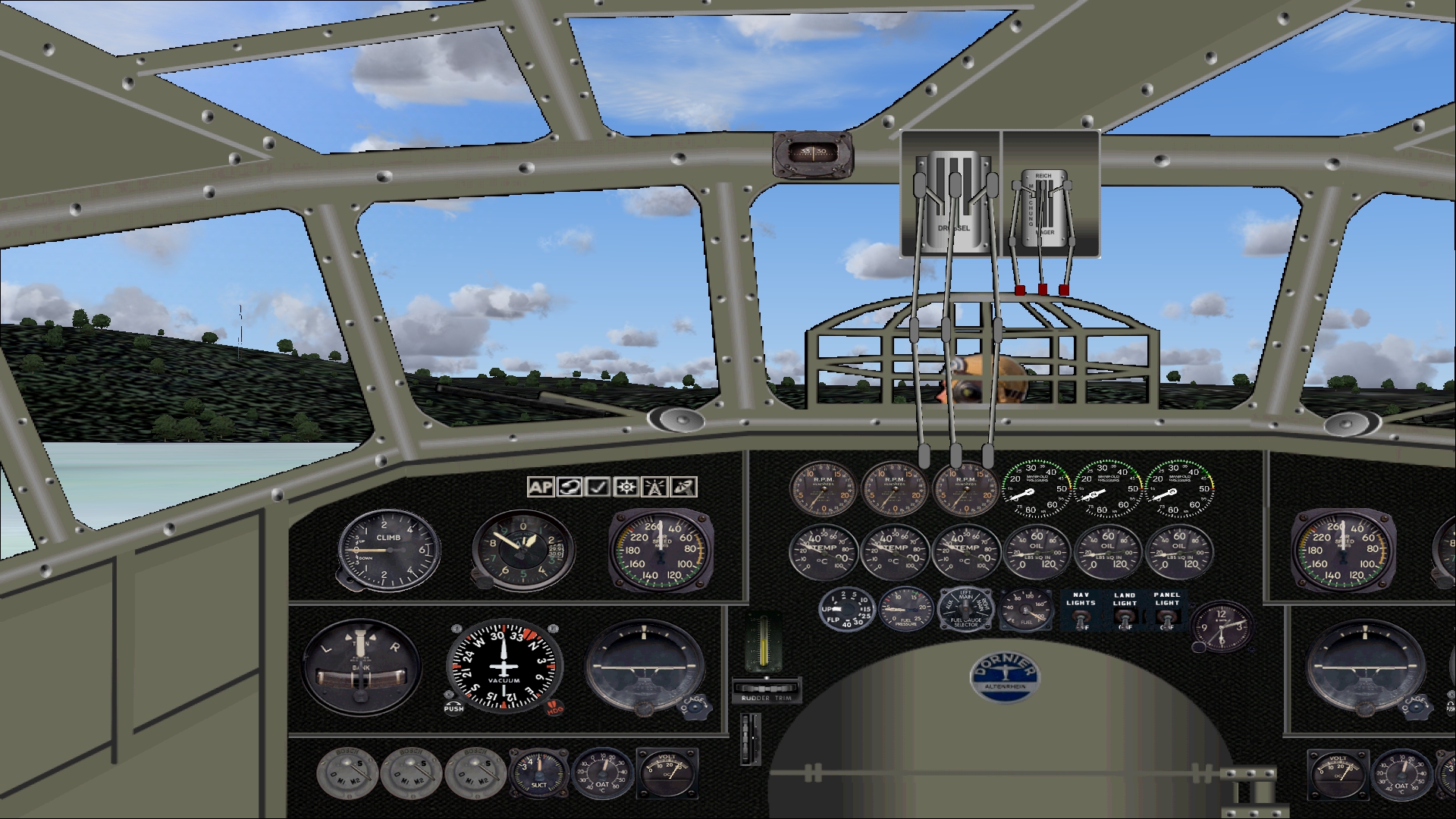
Task: Adjust the Rudder Trim wheel
Action: tap(766, 687)
